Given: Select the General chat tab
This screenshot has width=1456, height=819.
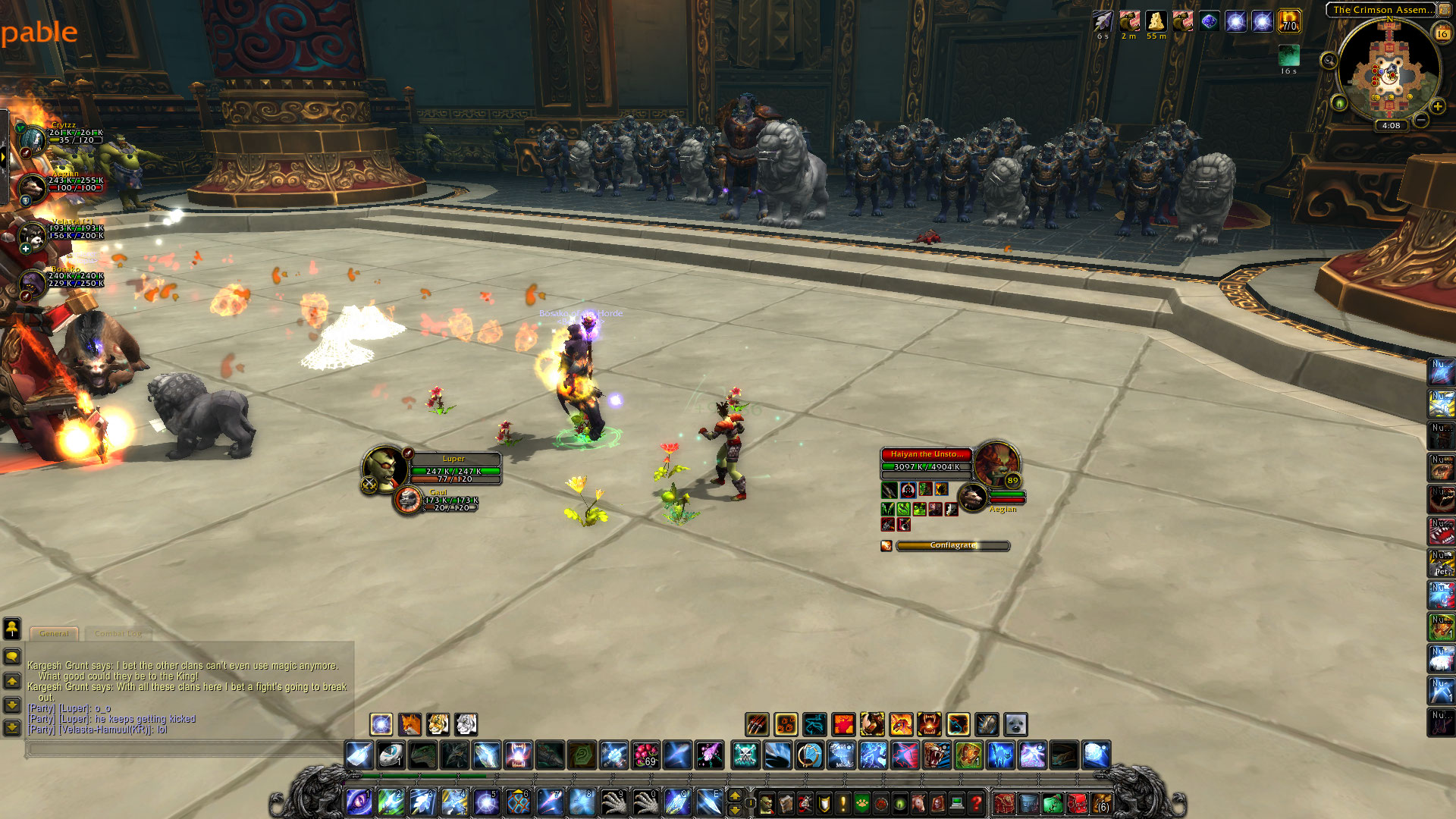Looking at the screenshot, I should point(54,633).
